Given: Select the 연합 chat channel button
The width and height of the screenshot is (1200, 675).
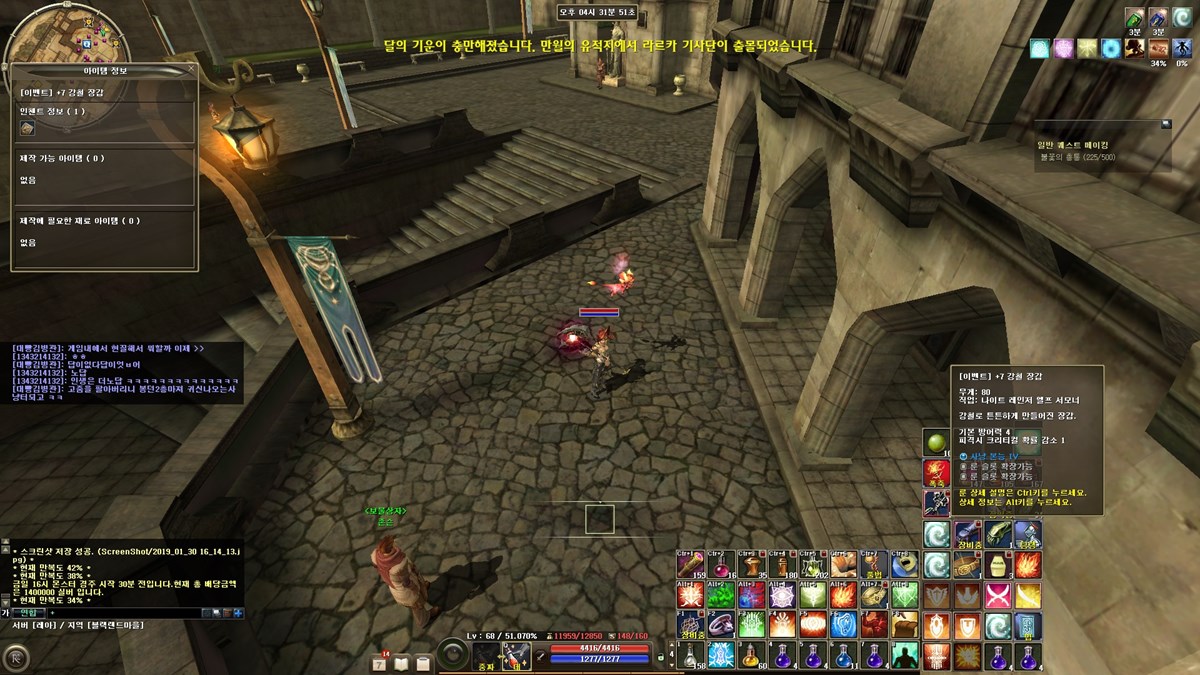Looking at the screenshot, I should click(28, 612).
